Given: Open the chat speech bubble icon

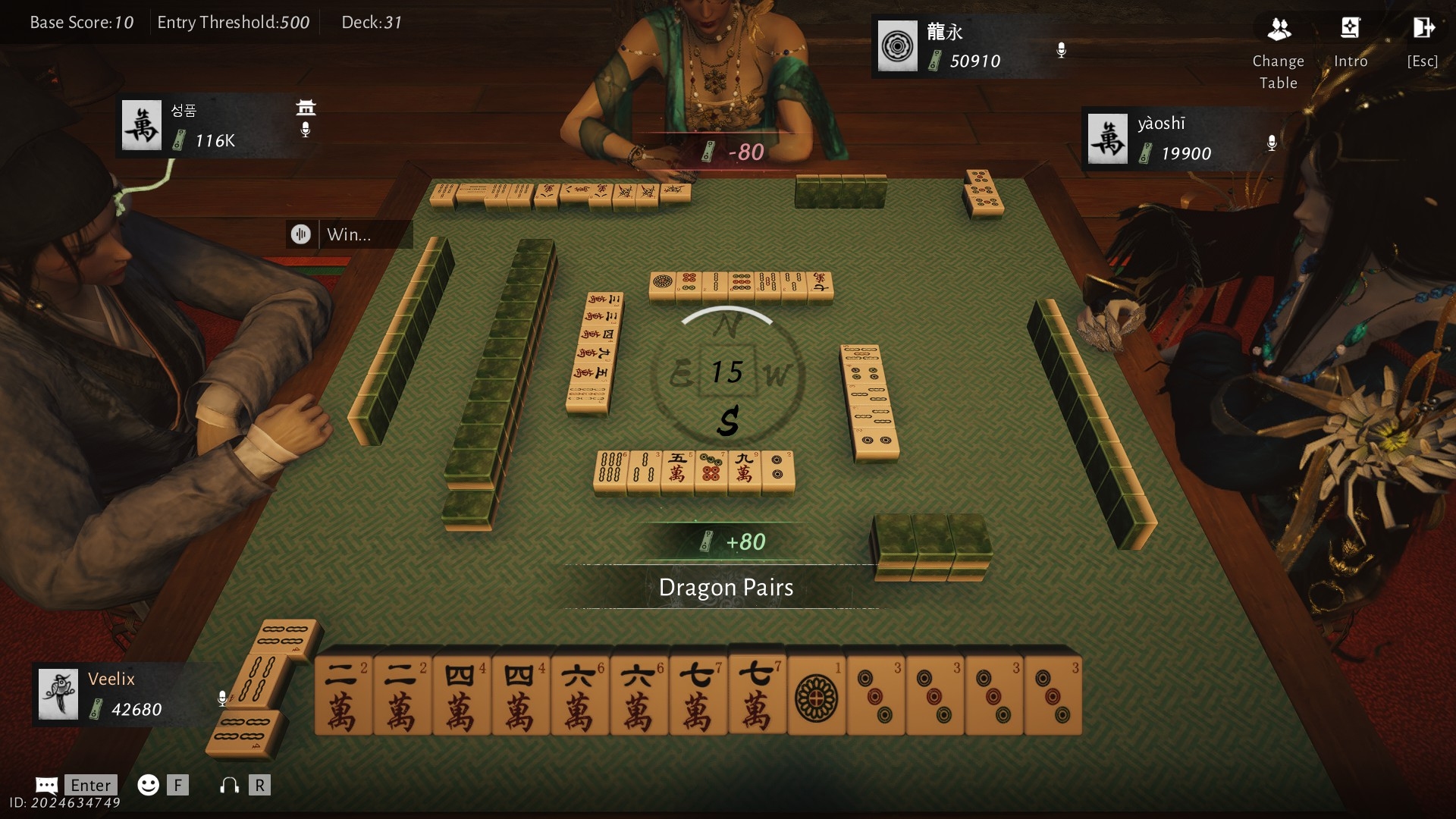Looking at the screenshot, I should tap(46, 785).
